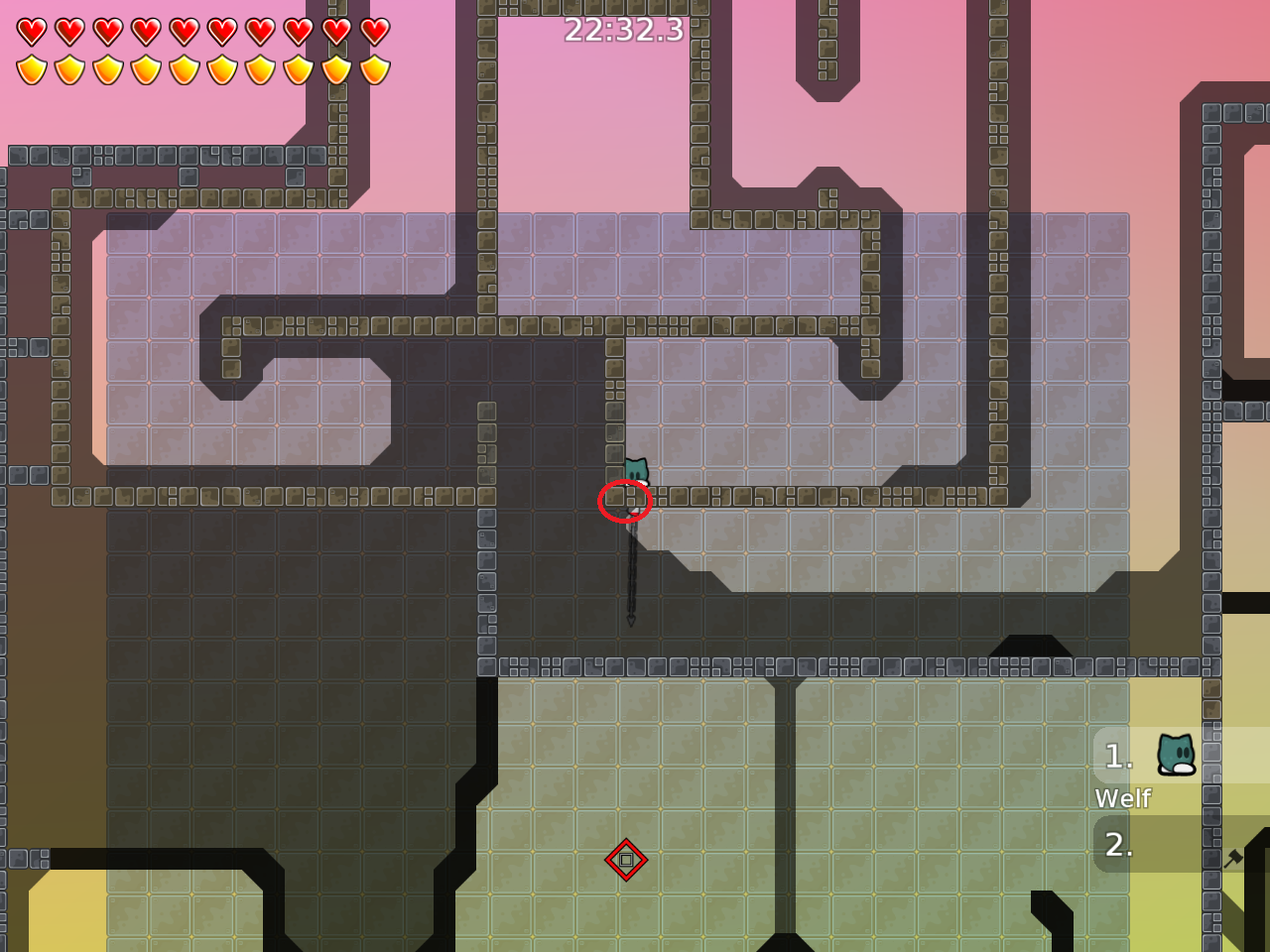This screenshot has width=1270, height=952.
Task: Click the fifth heart in the health row
Action: click(x=184, y=30)
